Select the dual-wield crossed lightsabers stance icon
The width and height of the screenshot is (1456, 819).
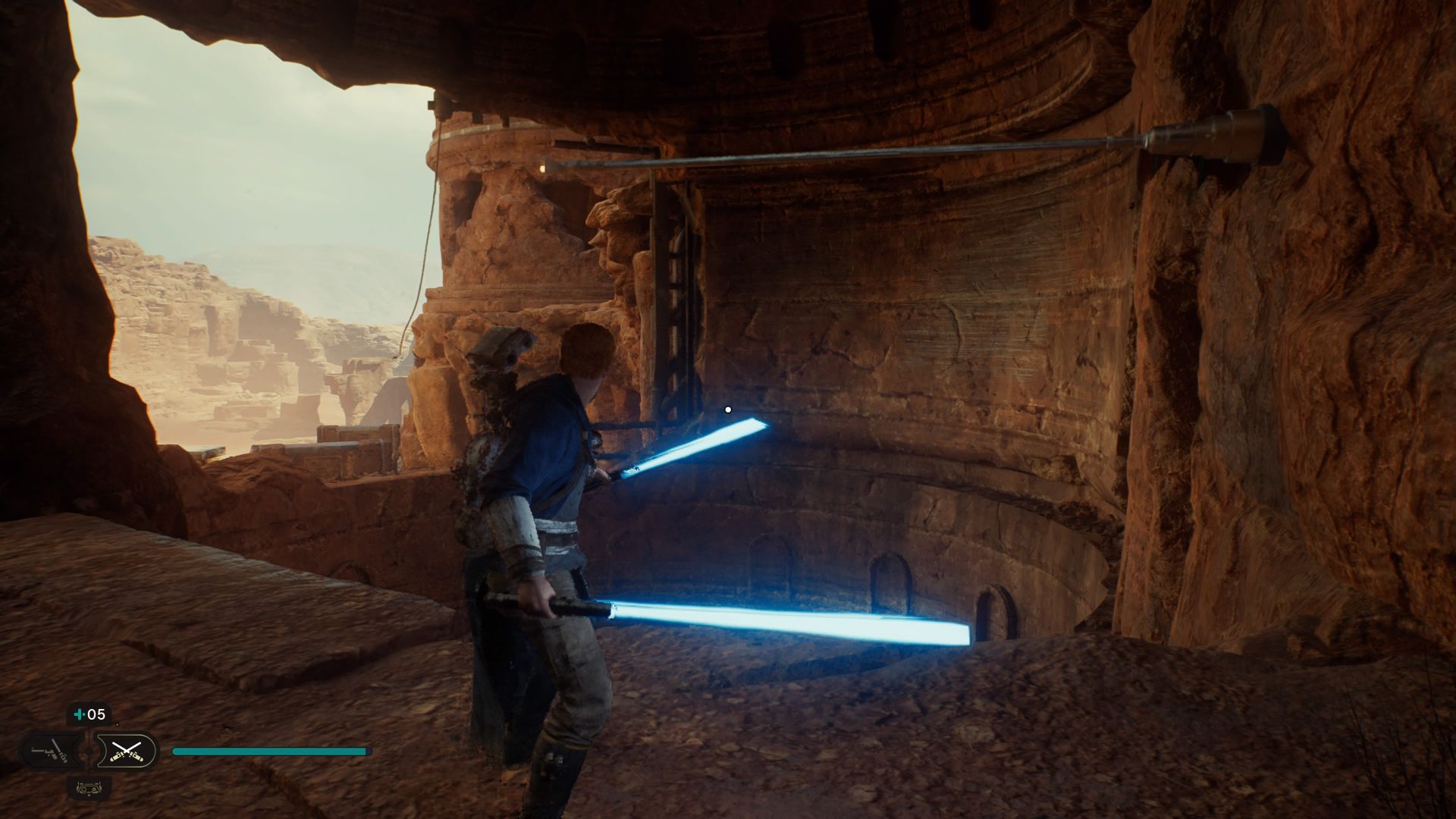click(x=127, y=751)
